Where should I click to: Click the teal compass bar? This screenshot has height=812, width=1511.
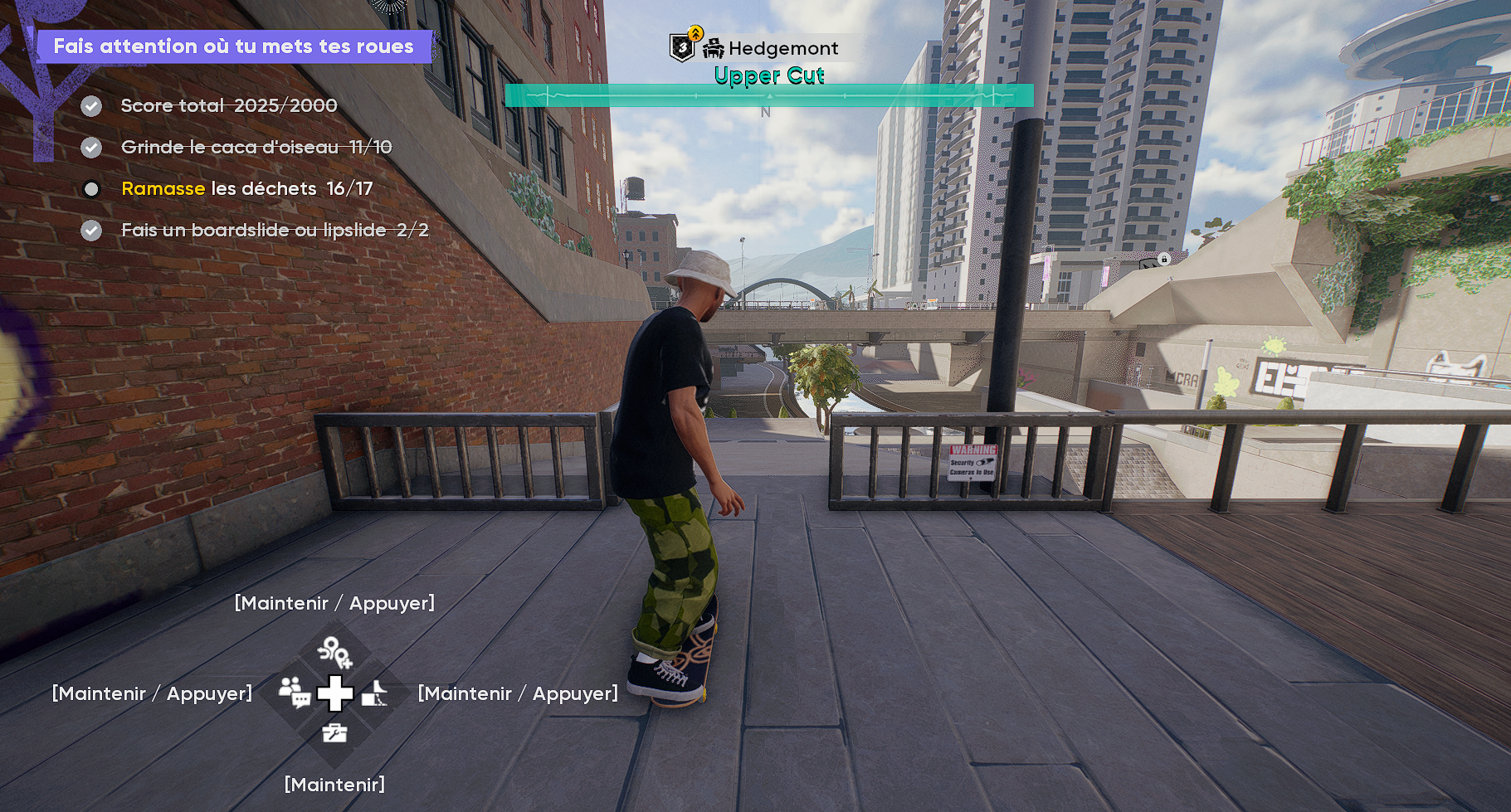point(768,96)
